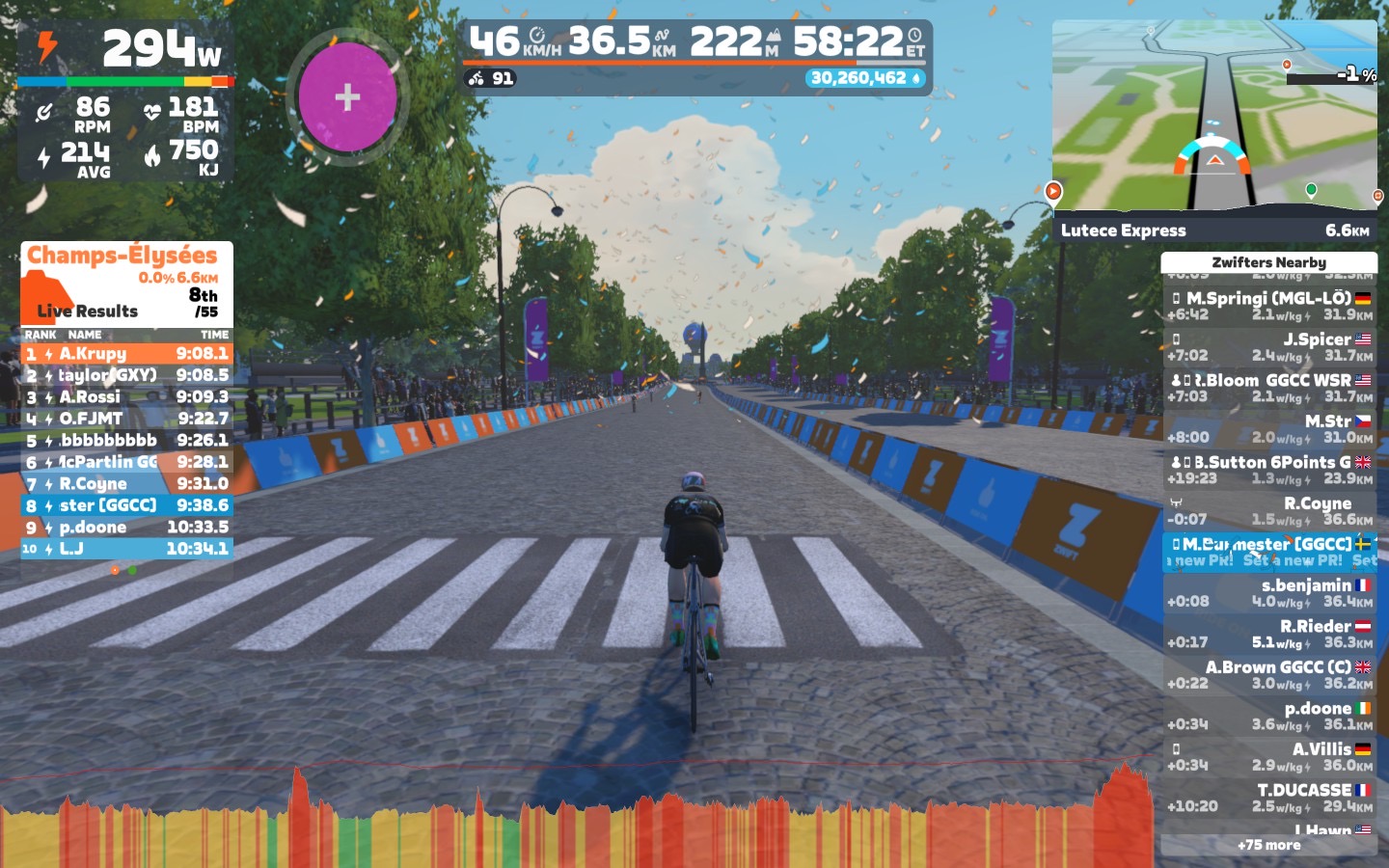This screenshot has width=1389, height=868.
Task: Select R.Rieder in the nearby list
Action: pos(1268,634)
